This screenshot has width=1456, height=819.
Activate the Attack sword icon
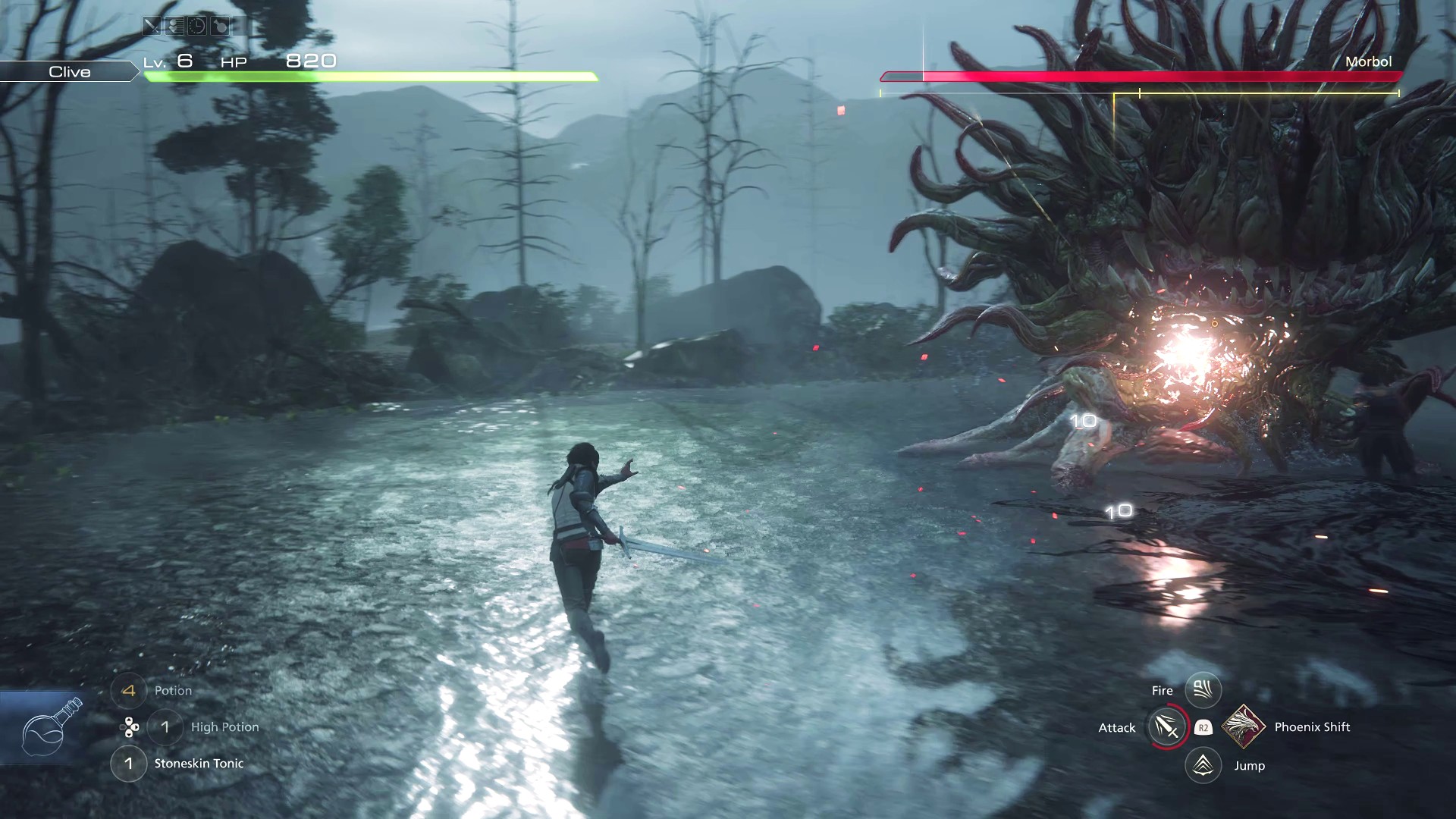(x=1167, y=727)
